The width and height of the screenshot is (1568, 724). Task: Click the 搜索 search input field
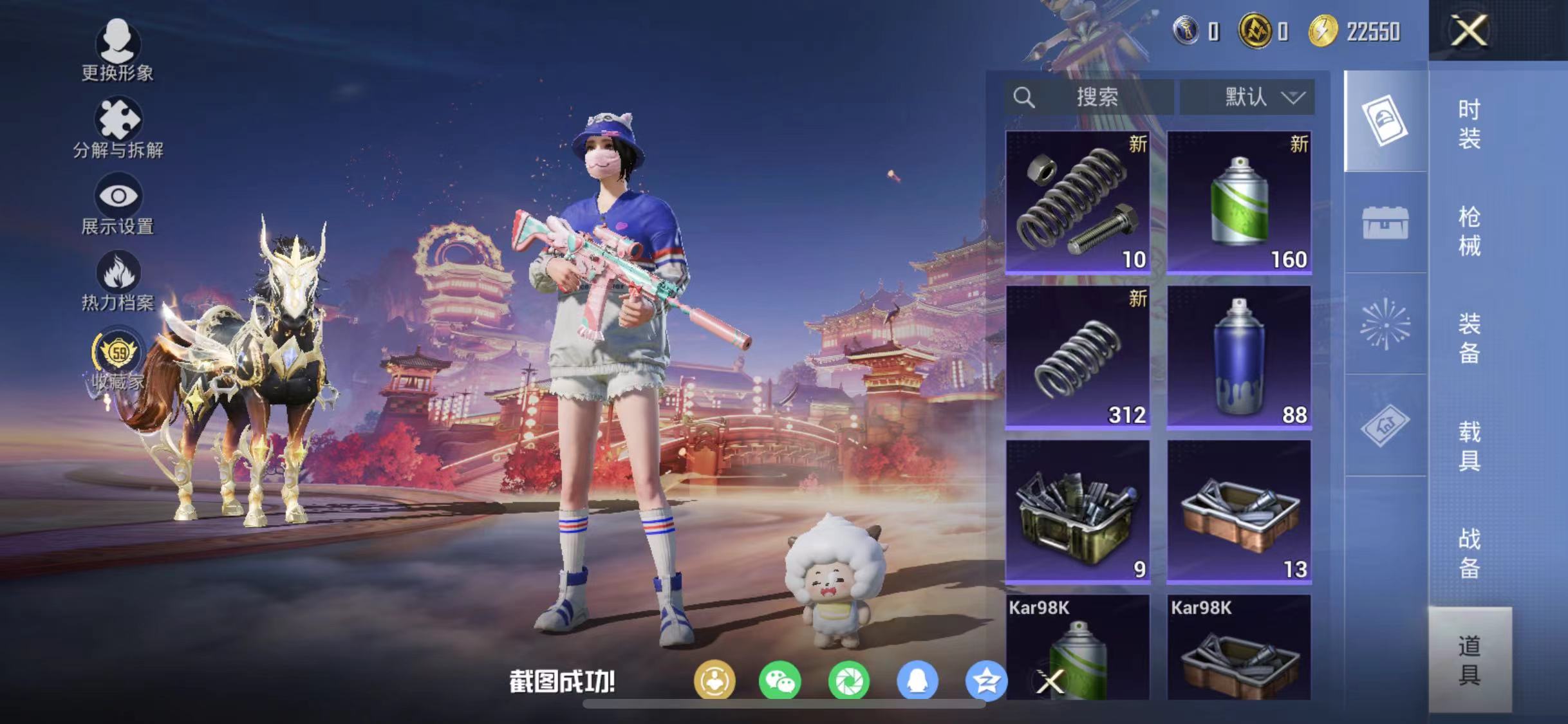[x=1094, y=97]
